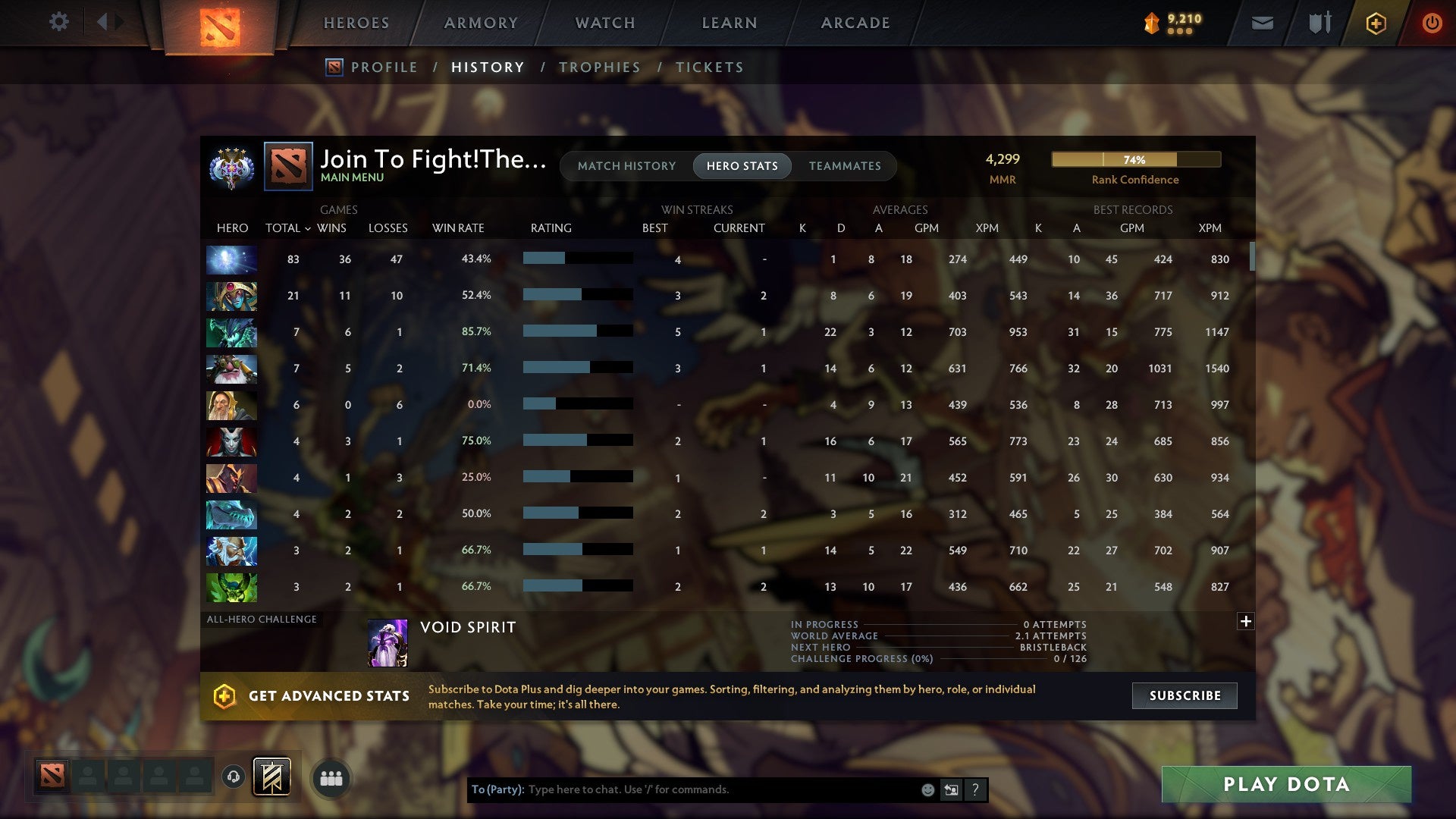Viewport: 1456px width, 819px height.
Task: Click the red power button to disconnect
Action: 1432,23
